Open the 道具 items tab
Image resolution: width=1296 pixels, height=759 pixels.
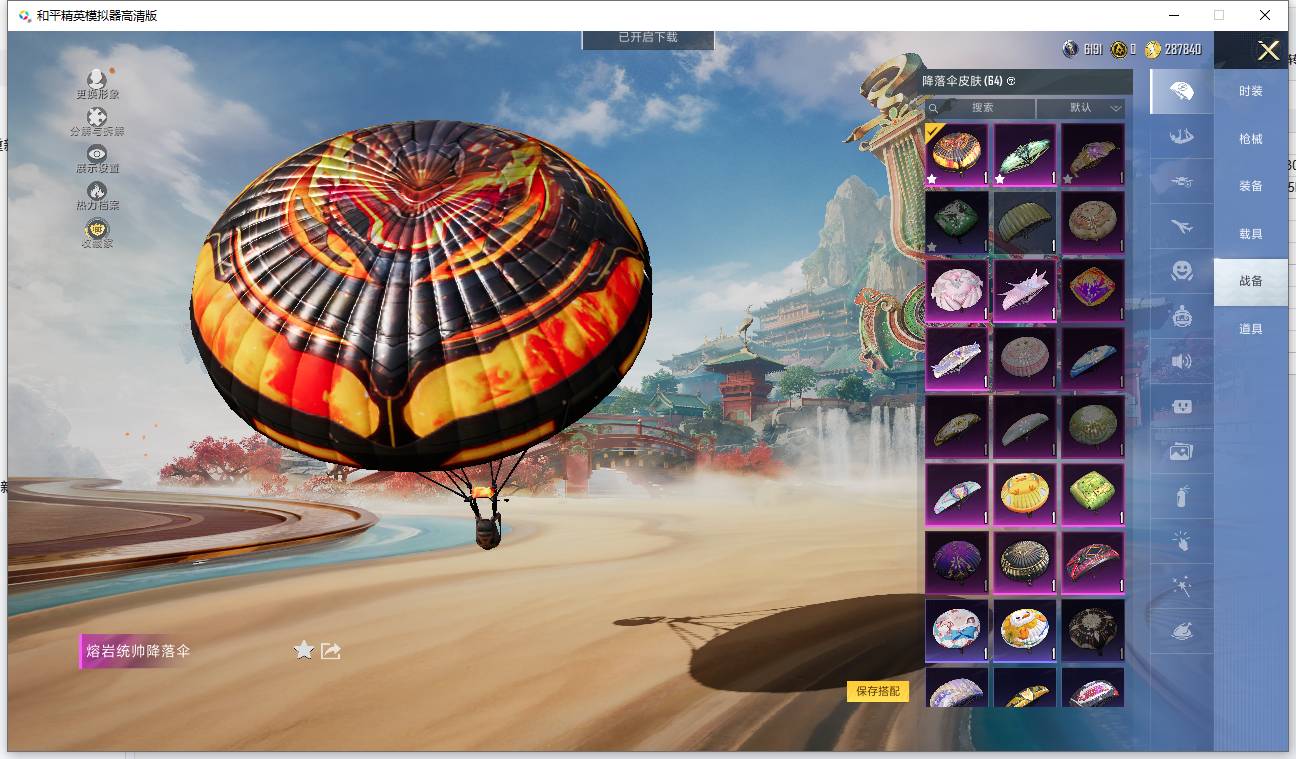[1250, 329]
